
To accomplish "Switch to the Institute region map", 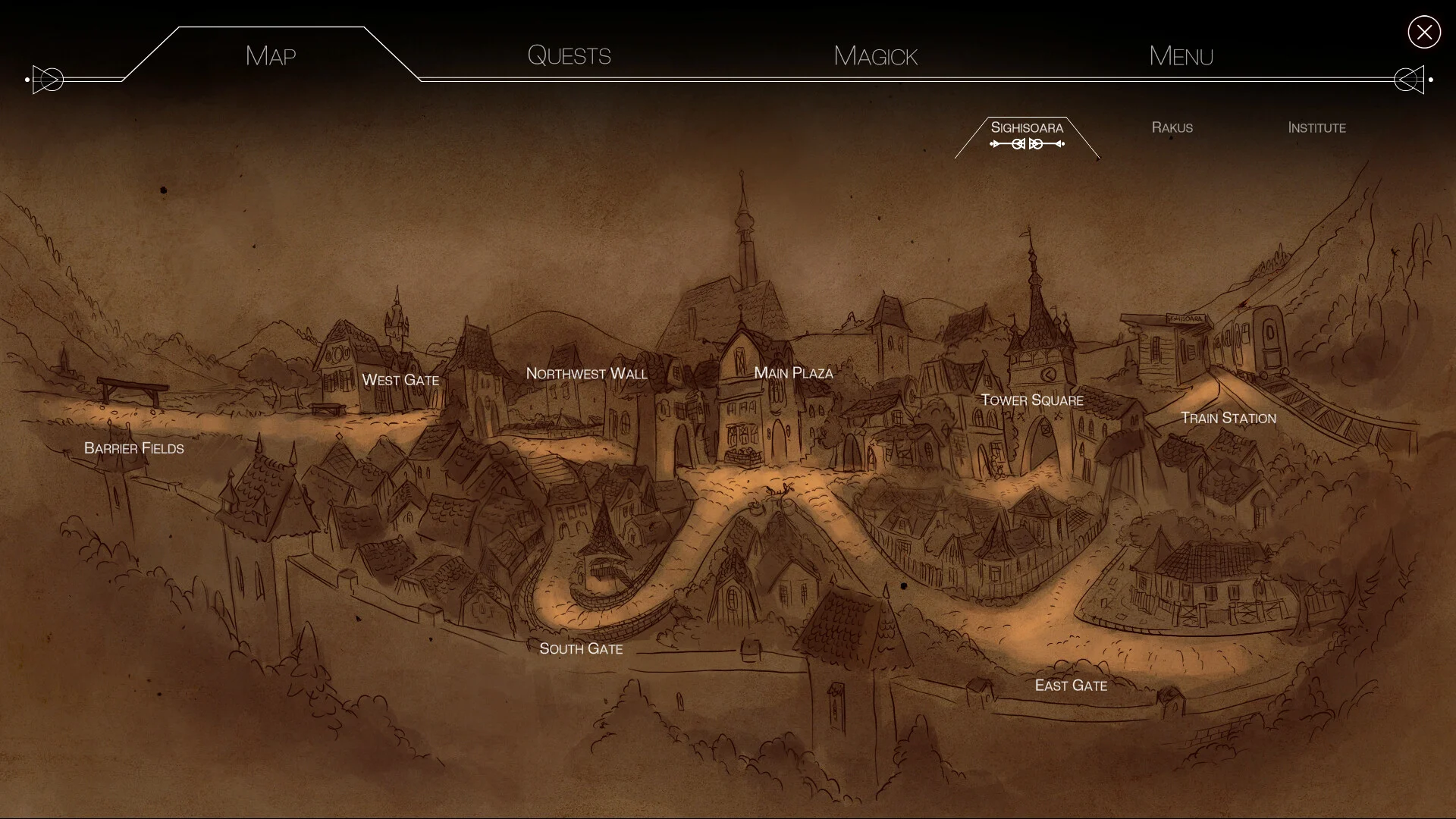I will pos(1316,127).
